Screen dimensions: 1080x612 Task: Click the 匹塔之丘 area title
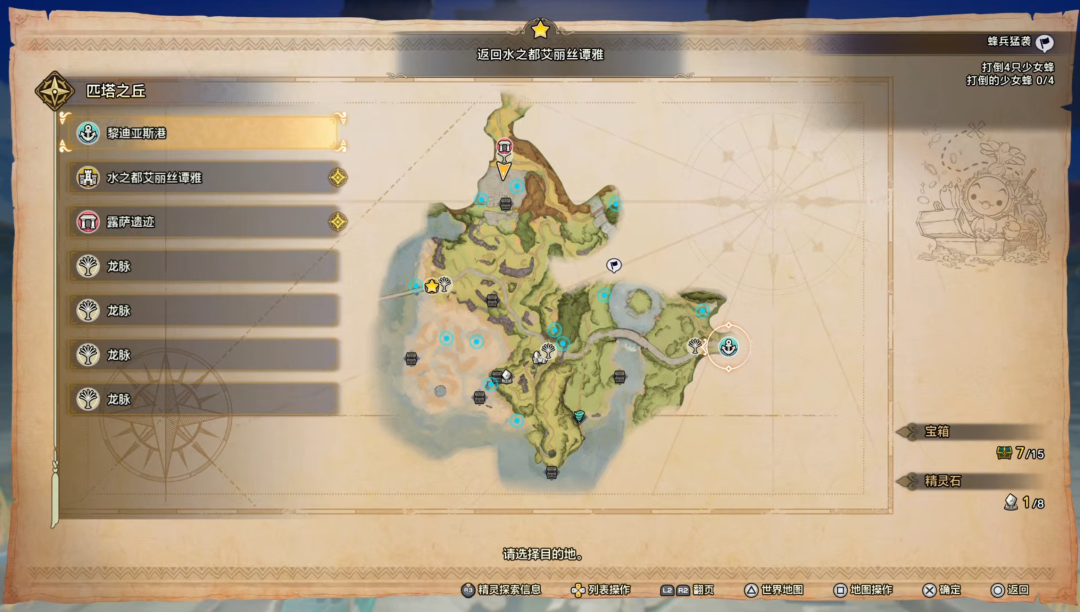[115, 91]
